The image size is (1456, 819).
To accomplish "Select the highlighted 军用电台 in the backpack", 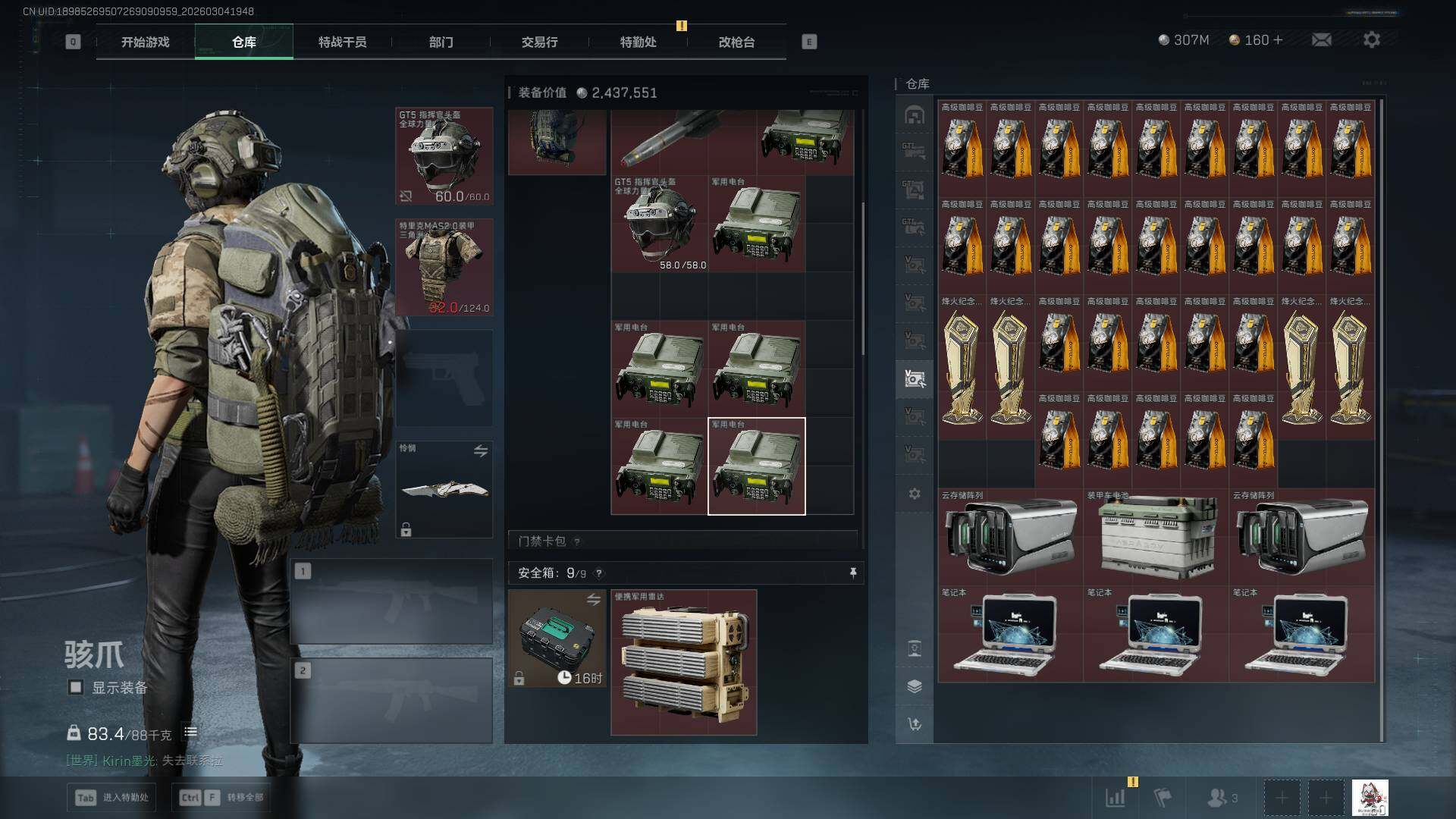I will pyautogui.click(x=756, y=466).
